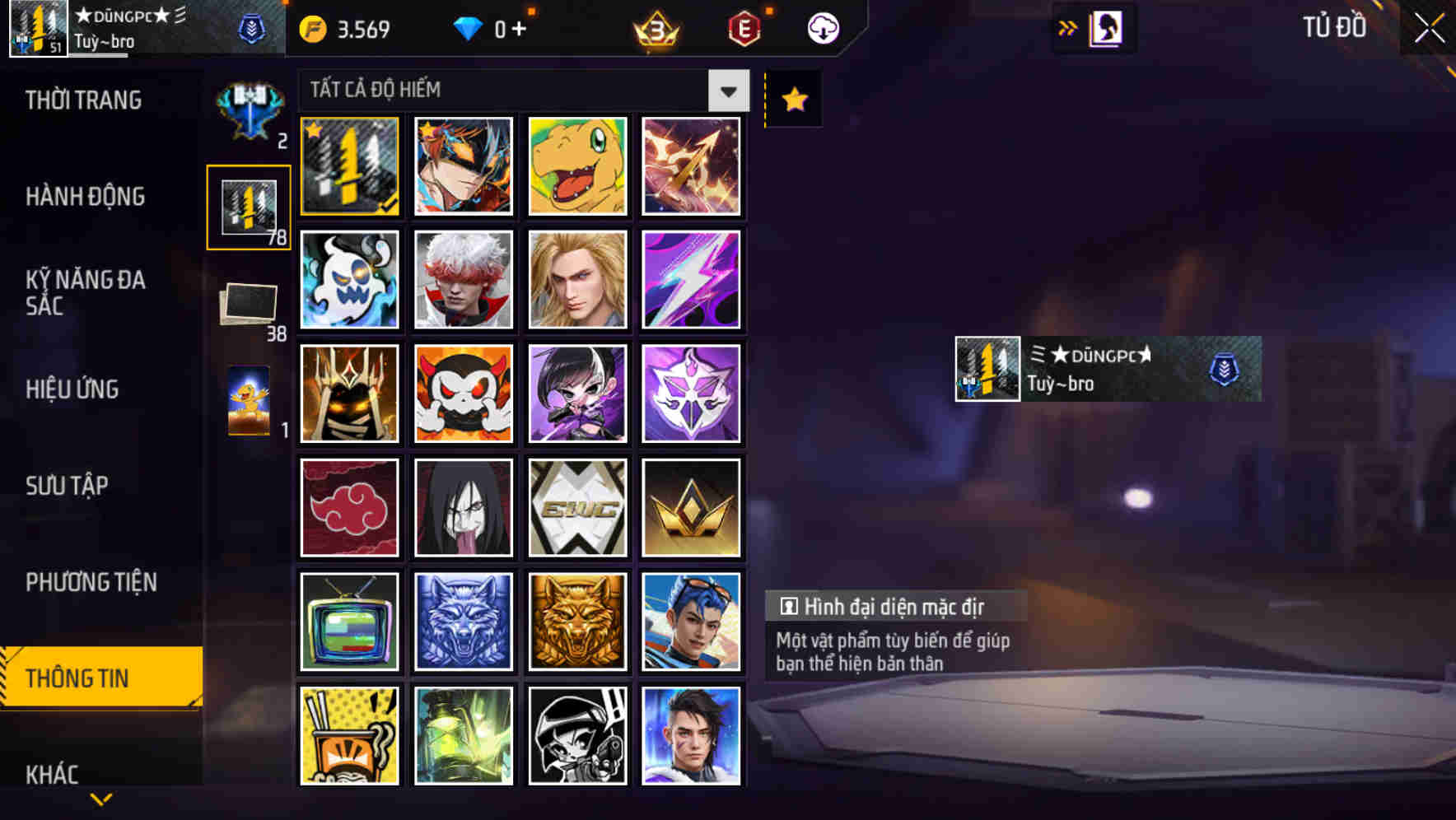Expand the sidebar with the bottom chevron
Image resolution: width=1456 pixels, height=820 pixels.
click(100, 799)
